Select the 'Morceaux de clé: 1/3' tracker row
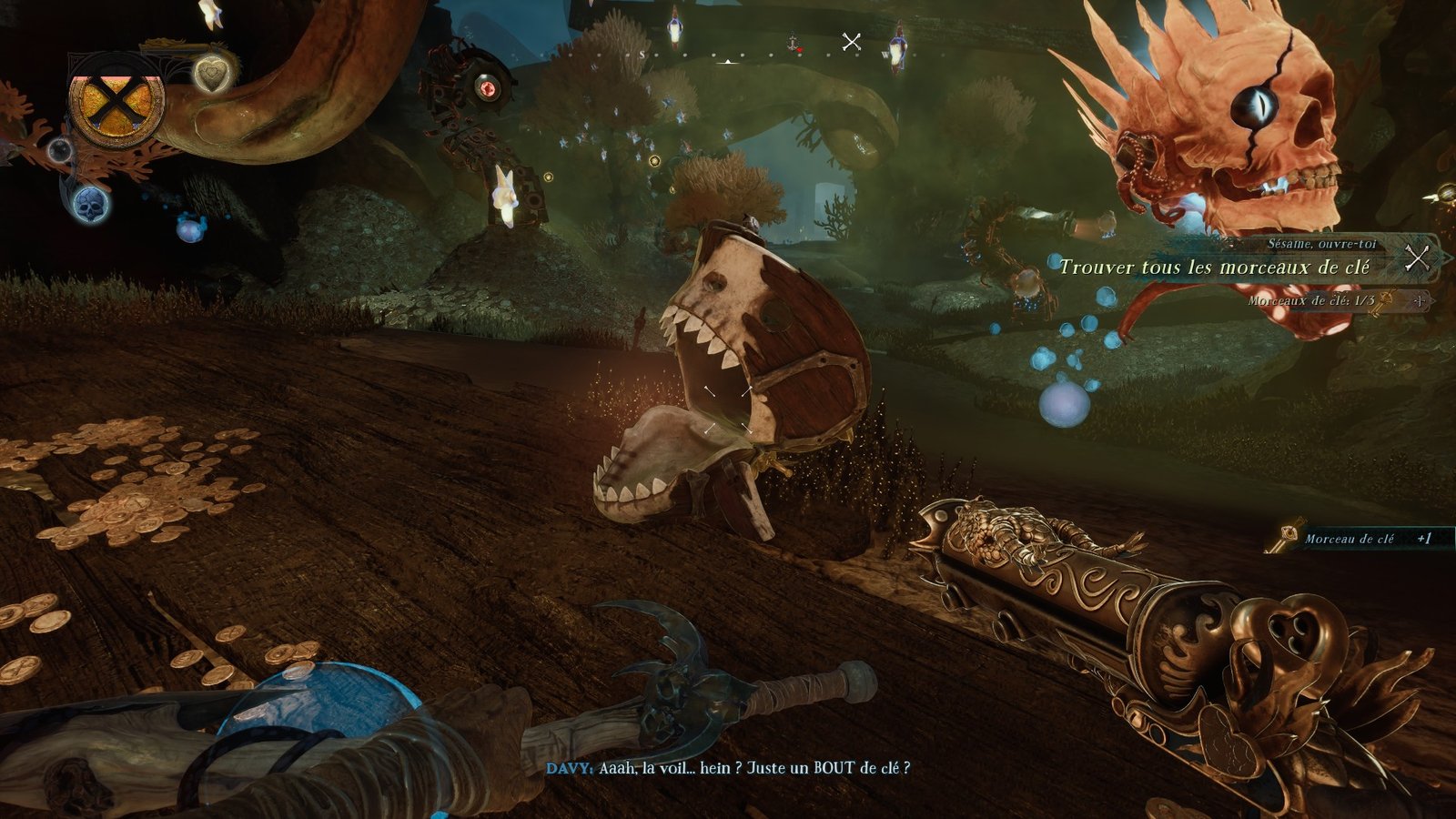Viewport: 1456px width, 819px height. click(1310, 300)
